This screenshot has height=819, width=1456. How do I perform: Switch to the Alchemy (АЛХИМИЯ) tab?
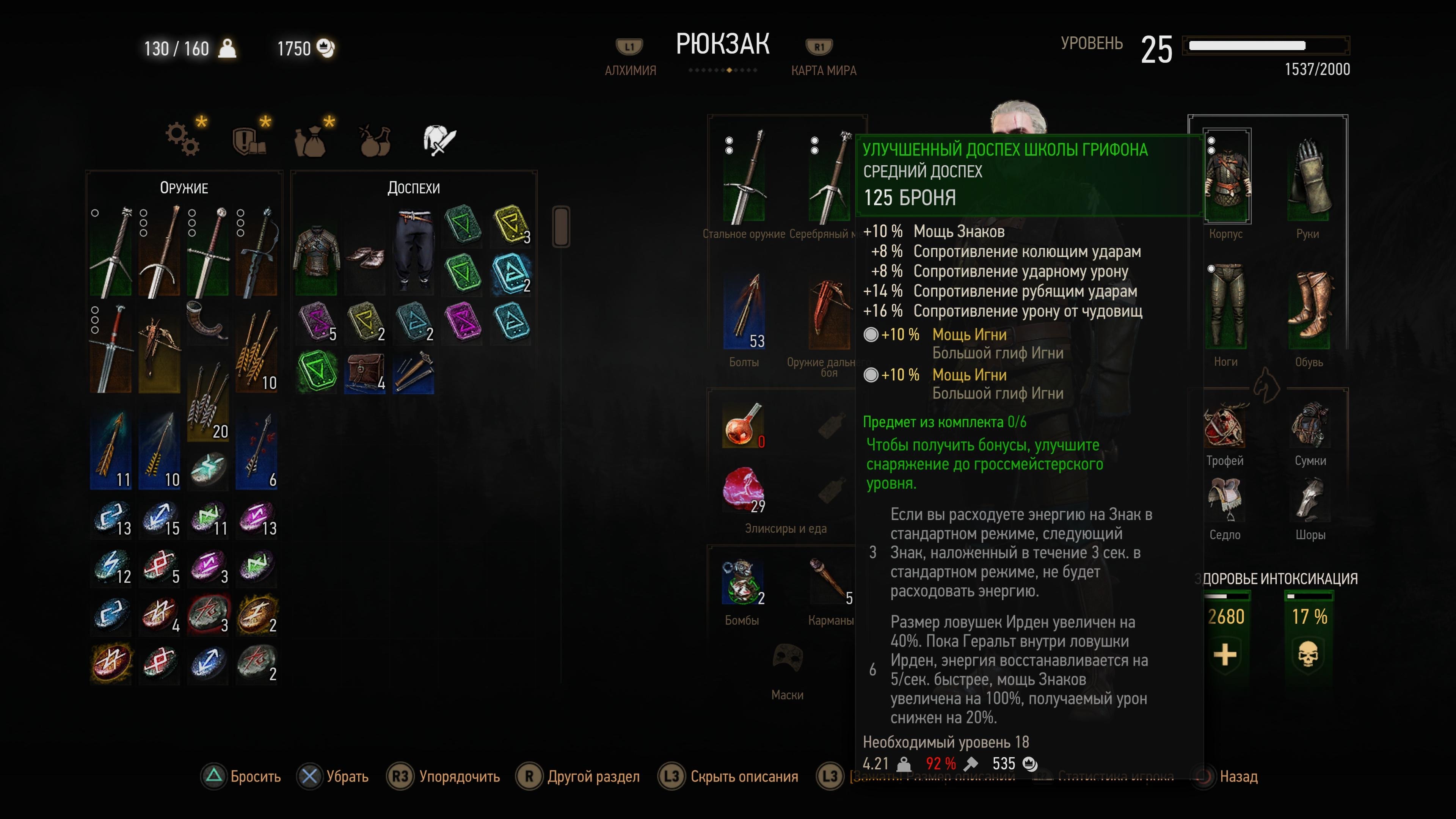[x=630, y=70]
